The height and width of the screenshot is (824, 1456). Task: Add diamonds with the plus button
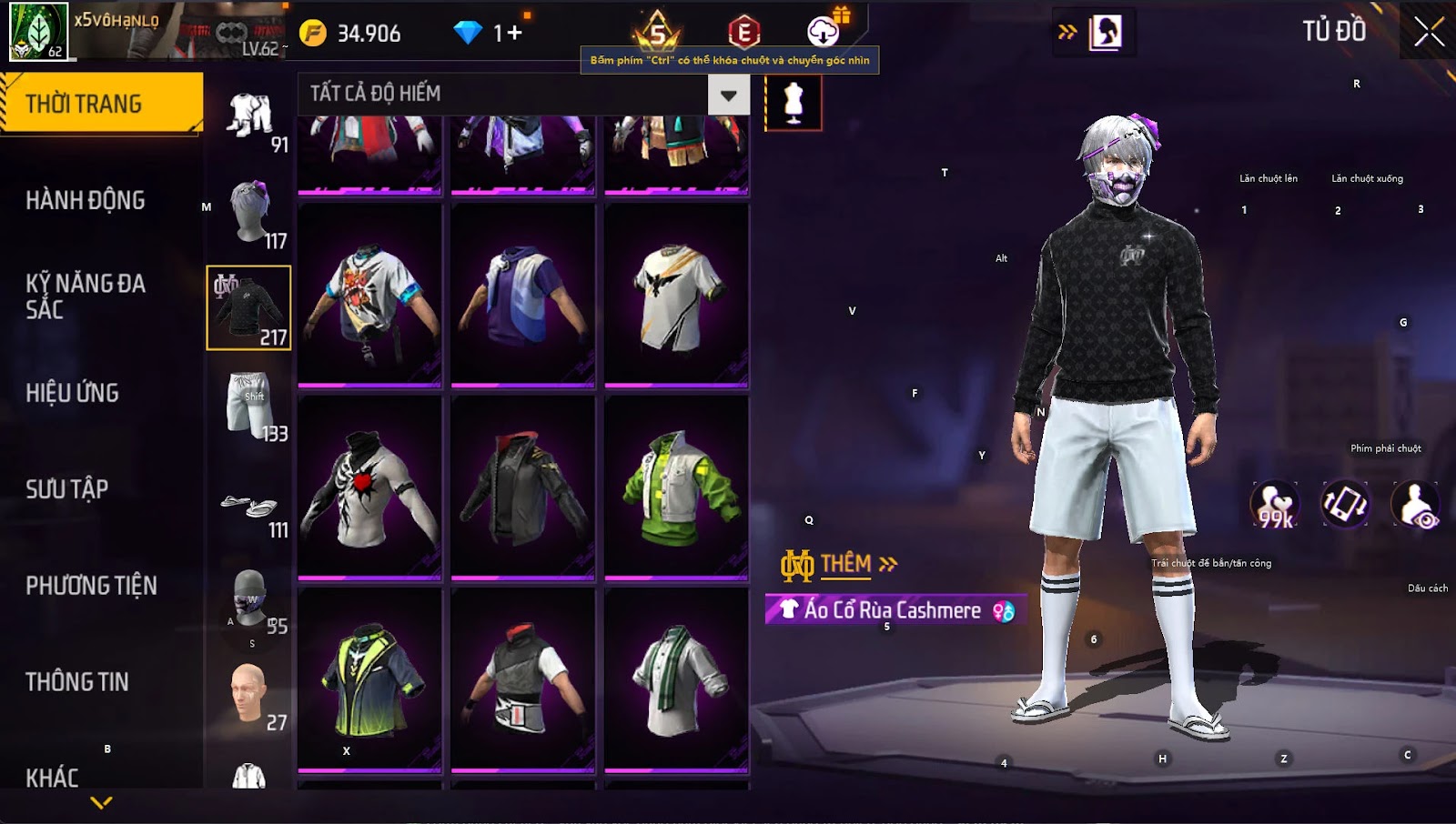[x=515, y=34]
